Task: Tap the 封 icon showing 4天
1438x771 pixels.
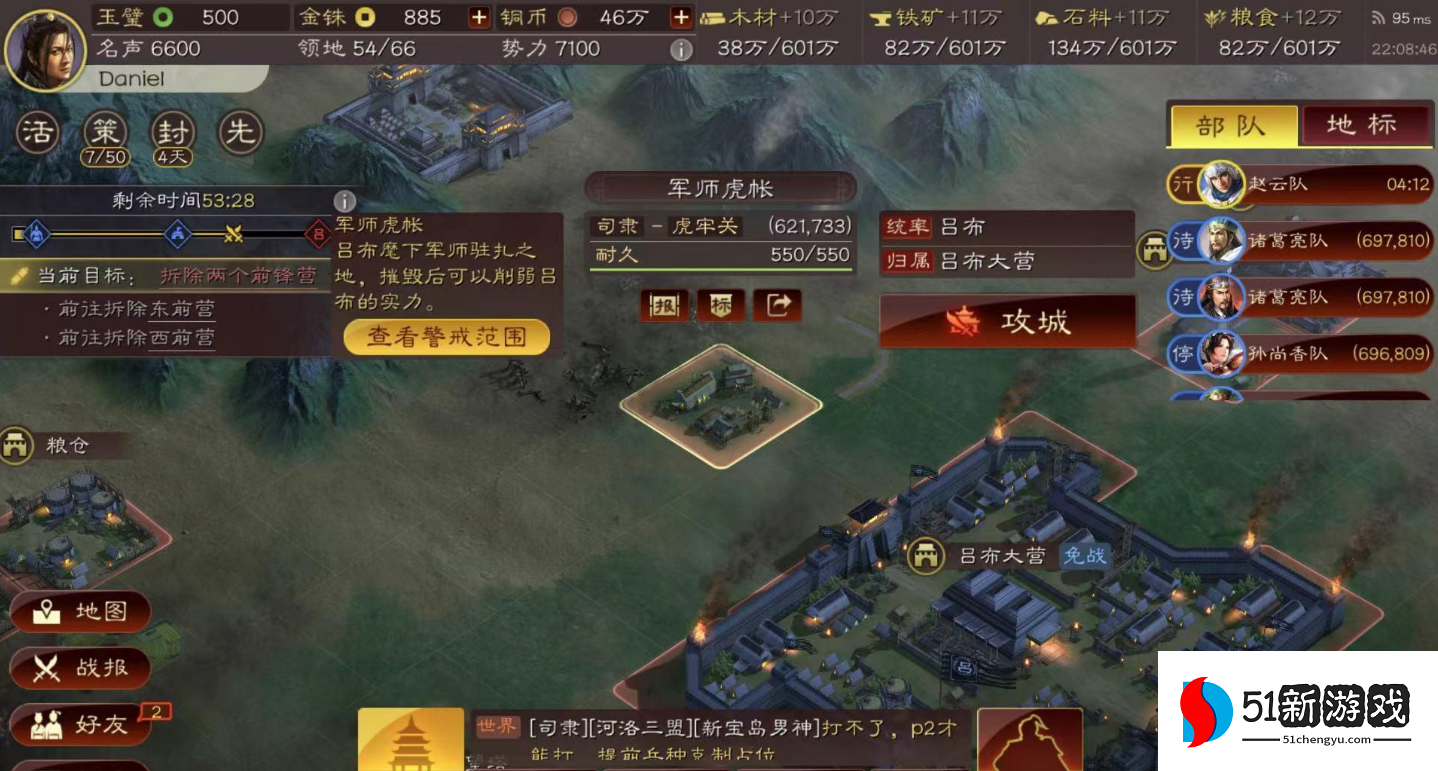Action: pyautogui.click(x=171, y=131)
